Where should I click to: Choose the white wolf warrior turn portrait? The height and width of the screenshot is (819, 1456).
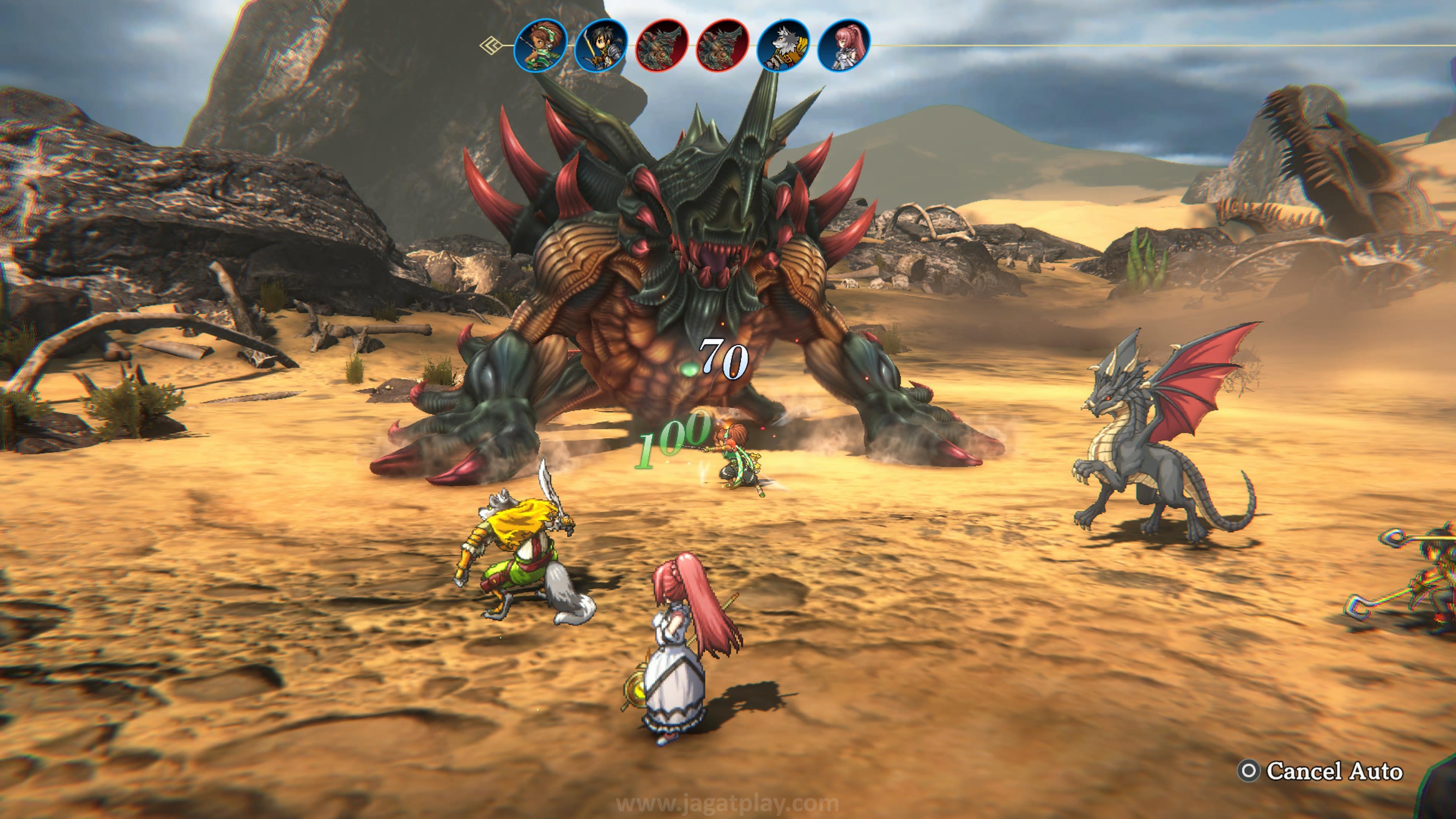tap(783, 45)
